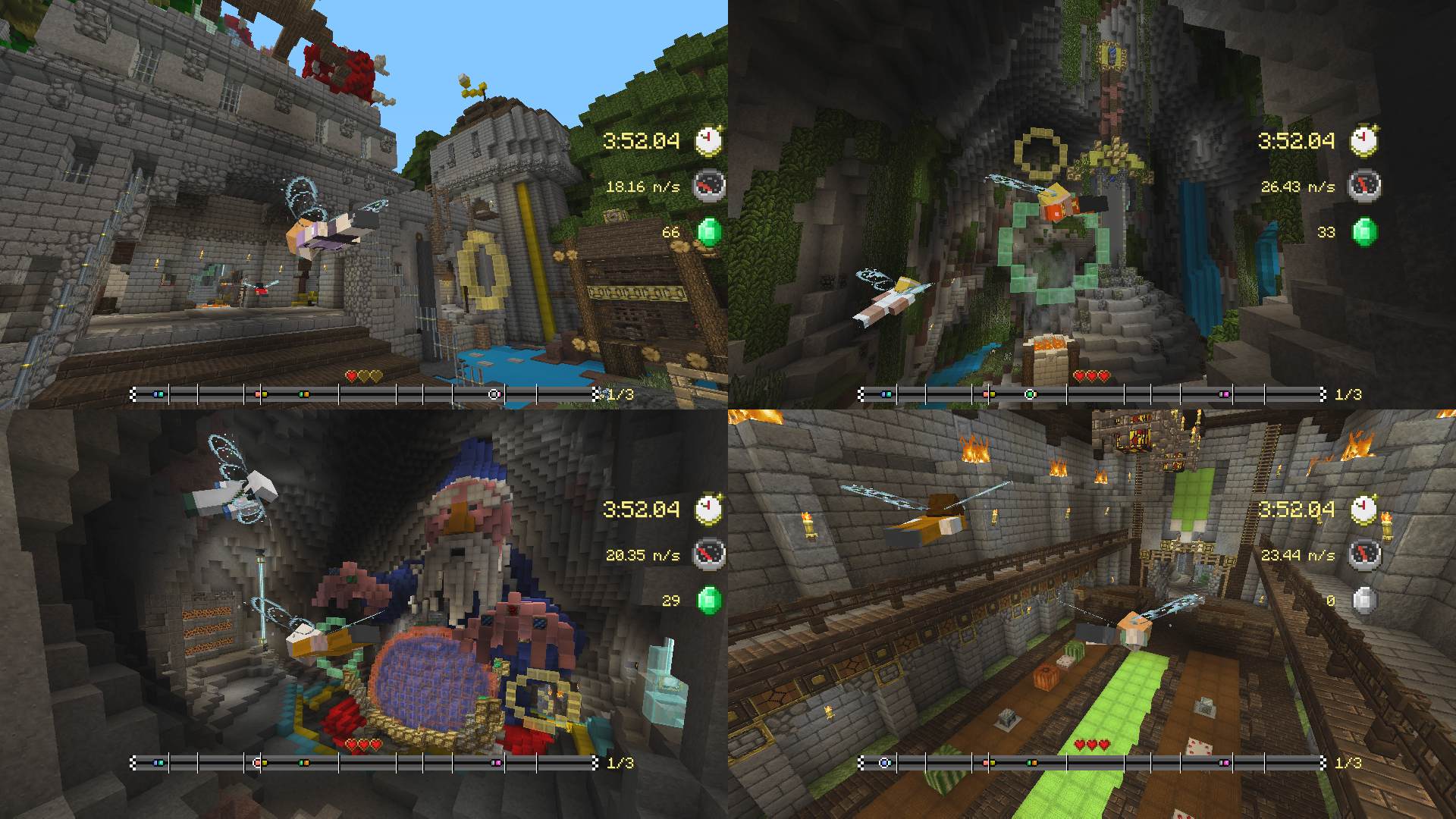Click the green player marker on top-right progress bar

click(1028, 393)
